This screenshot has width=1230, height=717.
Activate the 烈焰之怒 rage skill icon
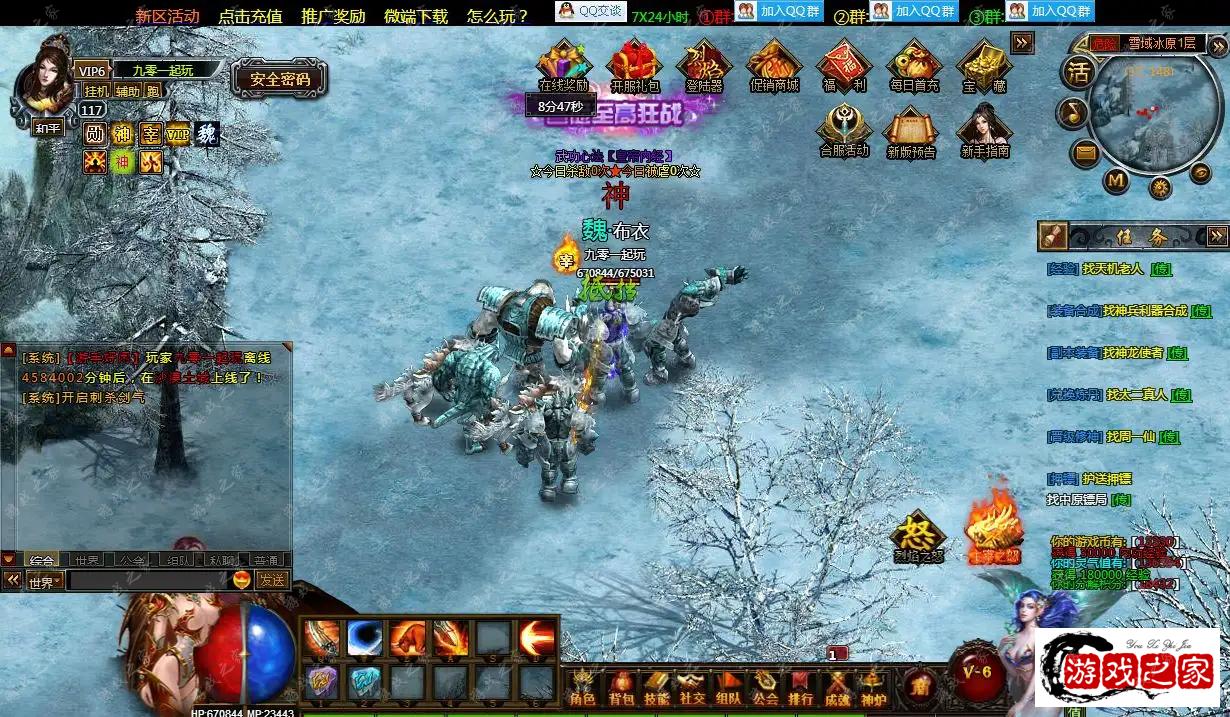(917, 536)
